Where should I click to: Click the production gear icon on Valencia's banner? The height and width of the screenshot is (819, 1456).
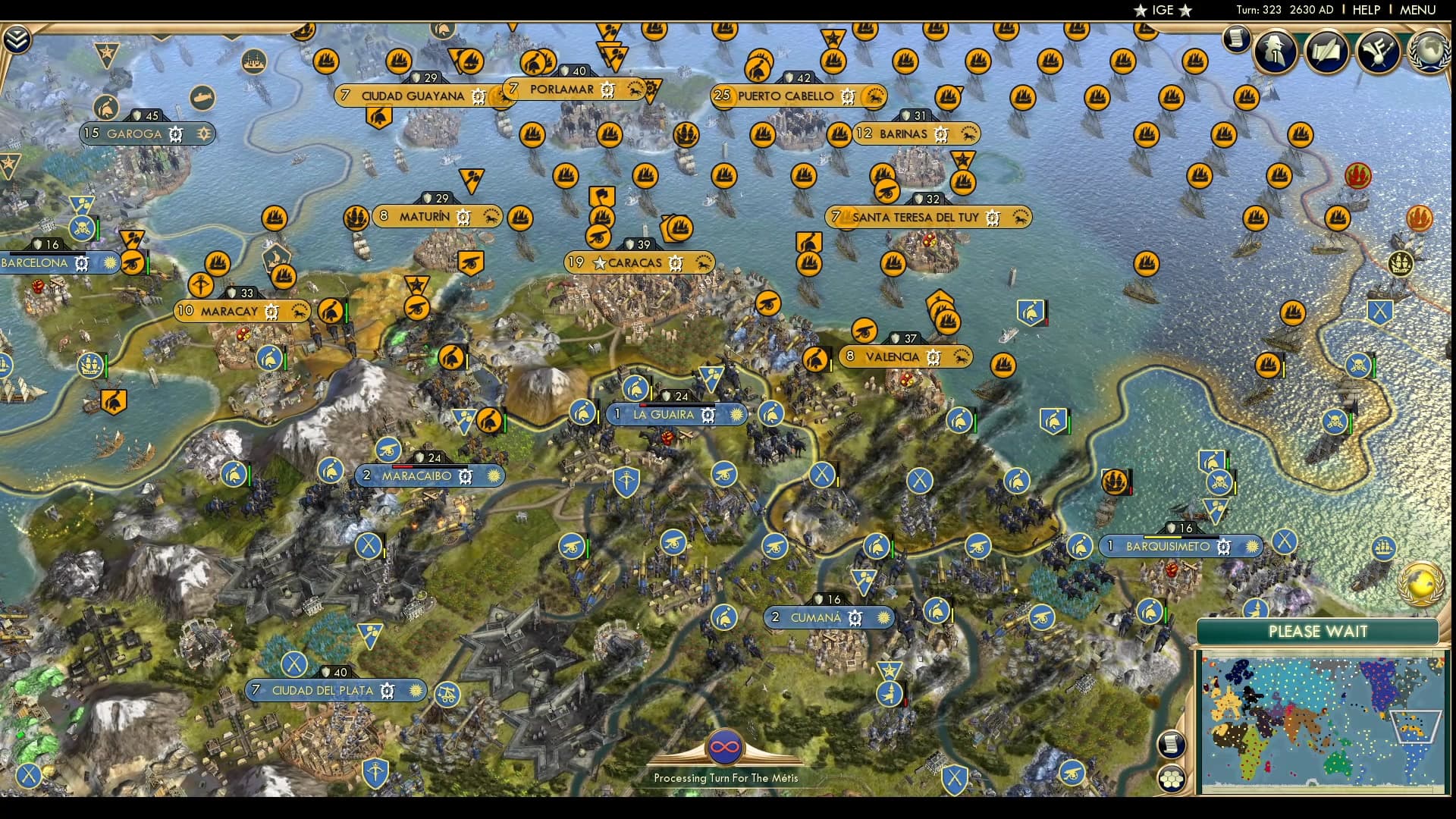(x=935, y=356)
